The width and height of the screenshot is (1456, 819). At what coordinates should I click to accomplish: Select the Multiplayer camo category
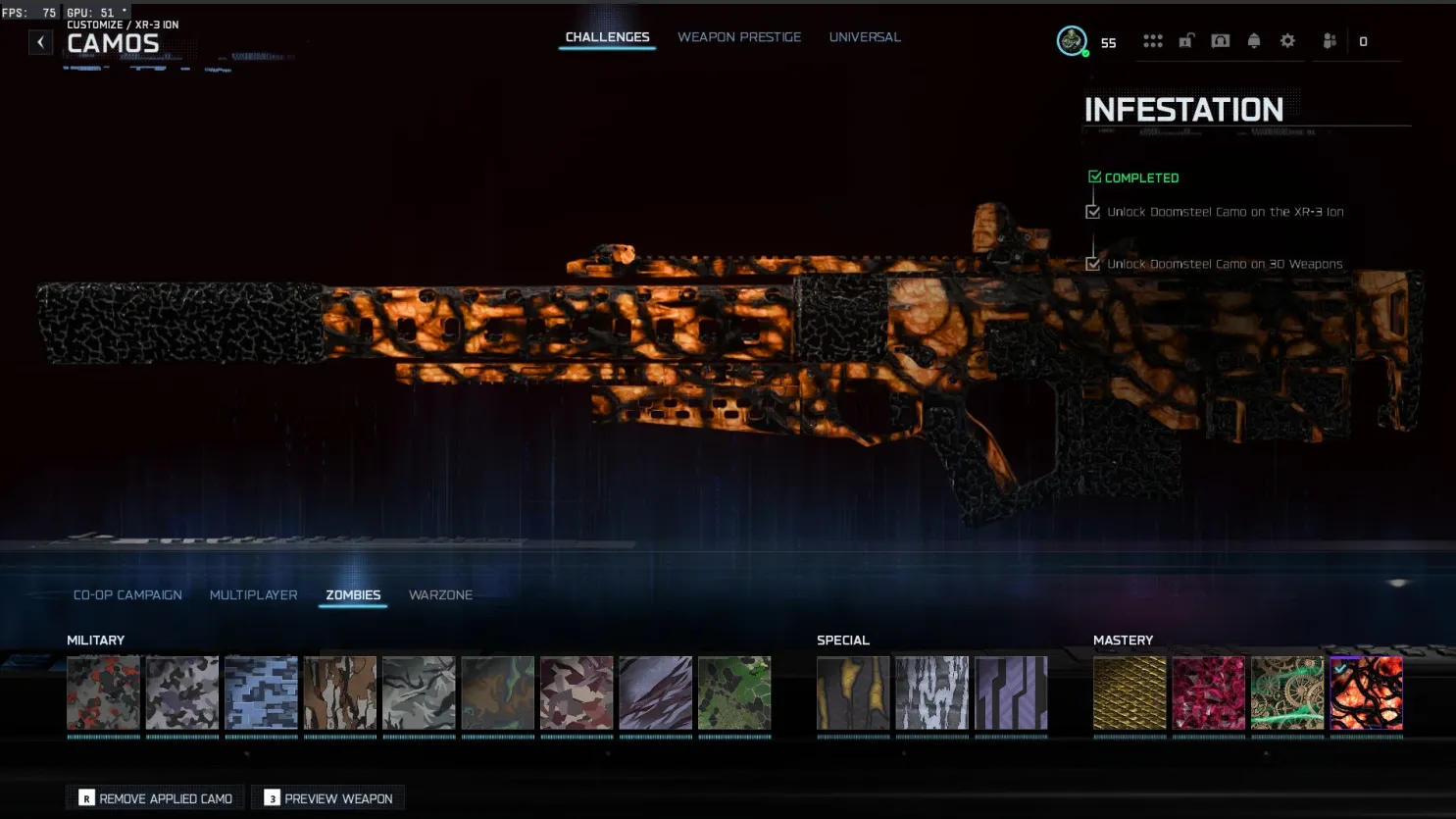pyautogui.click(x=253, y=594)
